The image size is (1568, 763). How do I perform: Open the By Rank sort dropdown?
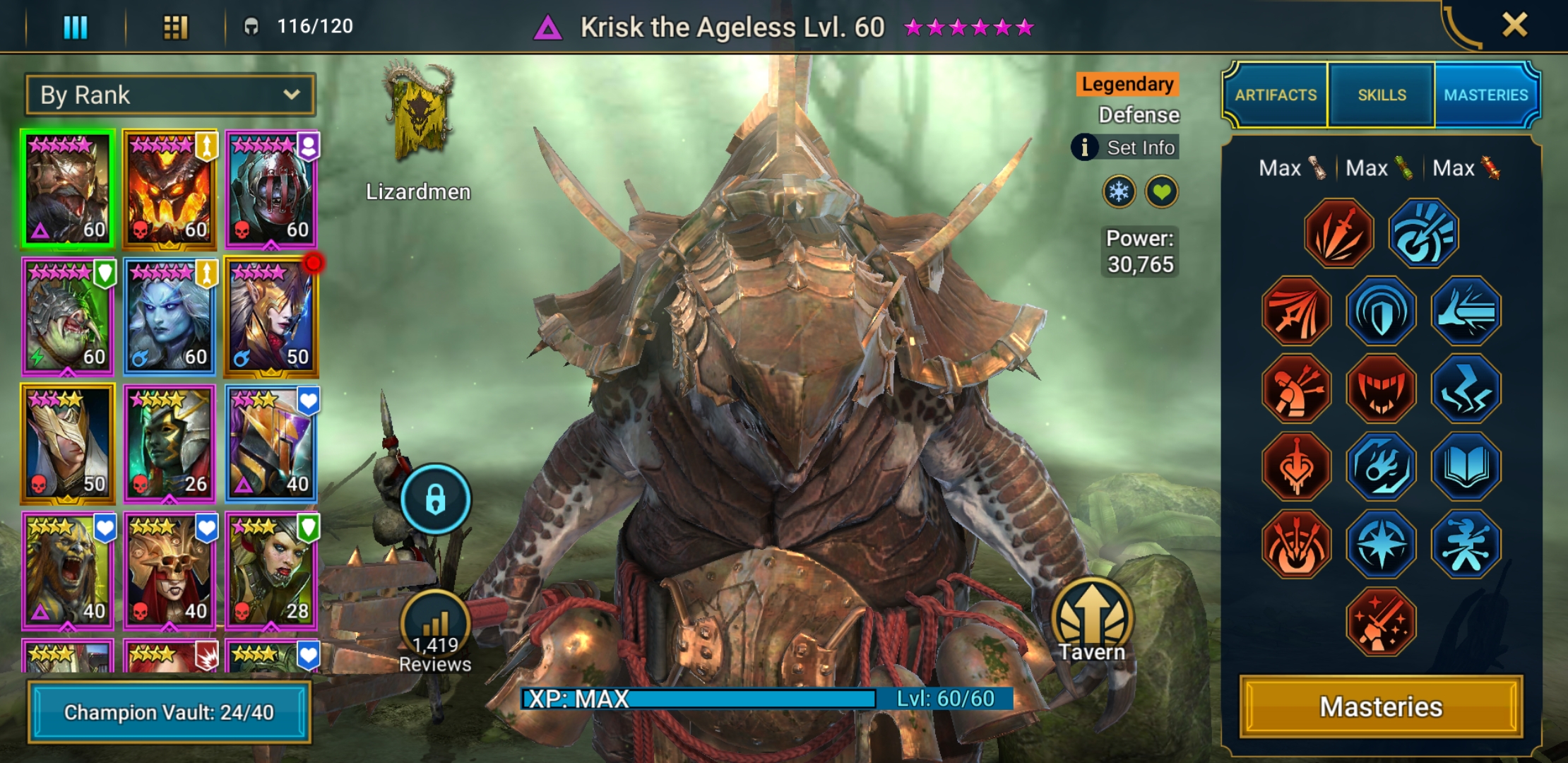[170, 95]
